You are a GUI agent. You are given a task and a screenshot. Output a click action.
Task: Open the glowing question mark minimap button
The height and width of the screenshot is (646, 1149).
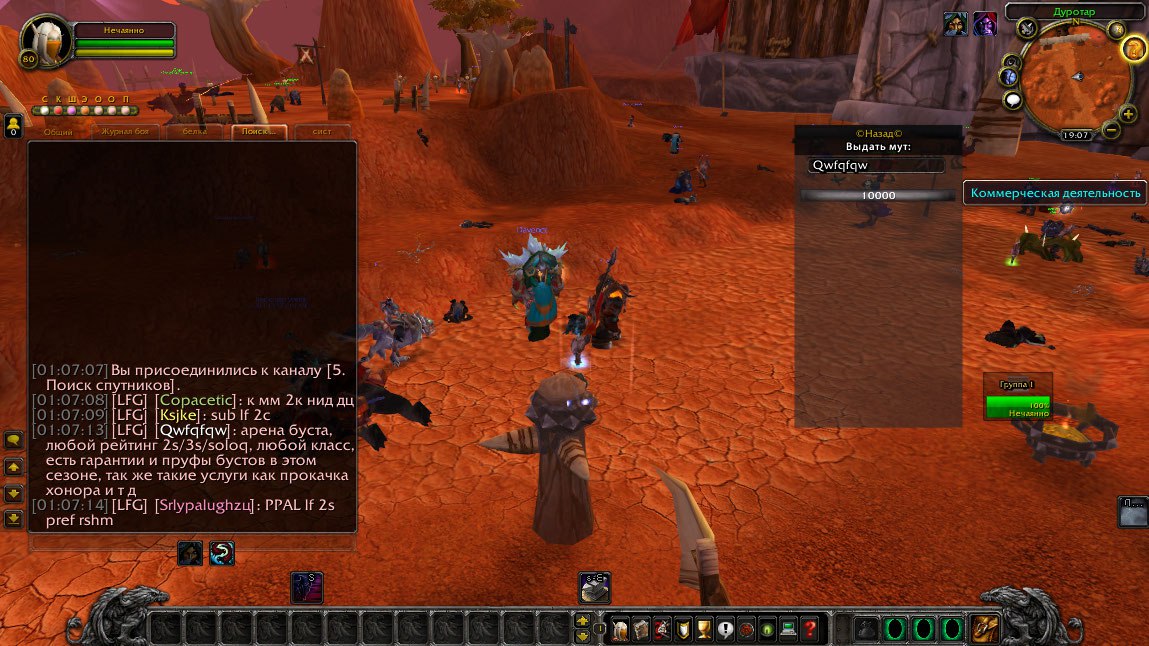(1133, 48)
